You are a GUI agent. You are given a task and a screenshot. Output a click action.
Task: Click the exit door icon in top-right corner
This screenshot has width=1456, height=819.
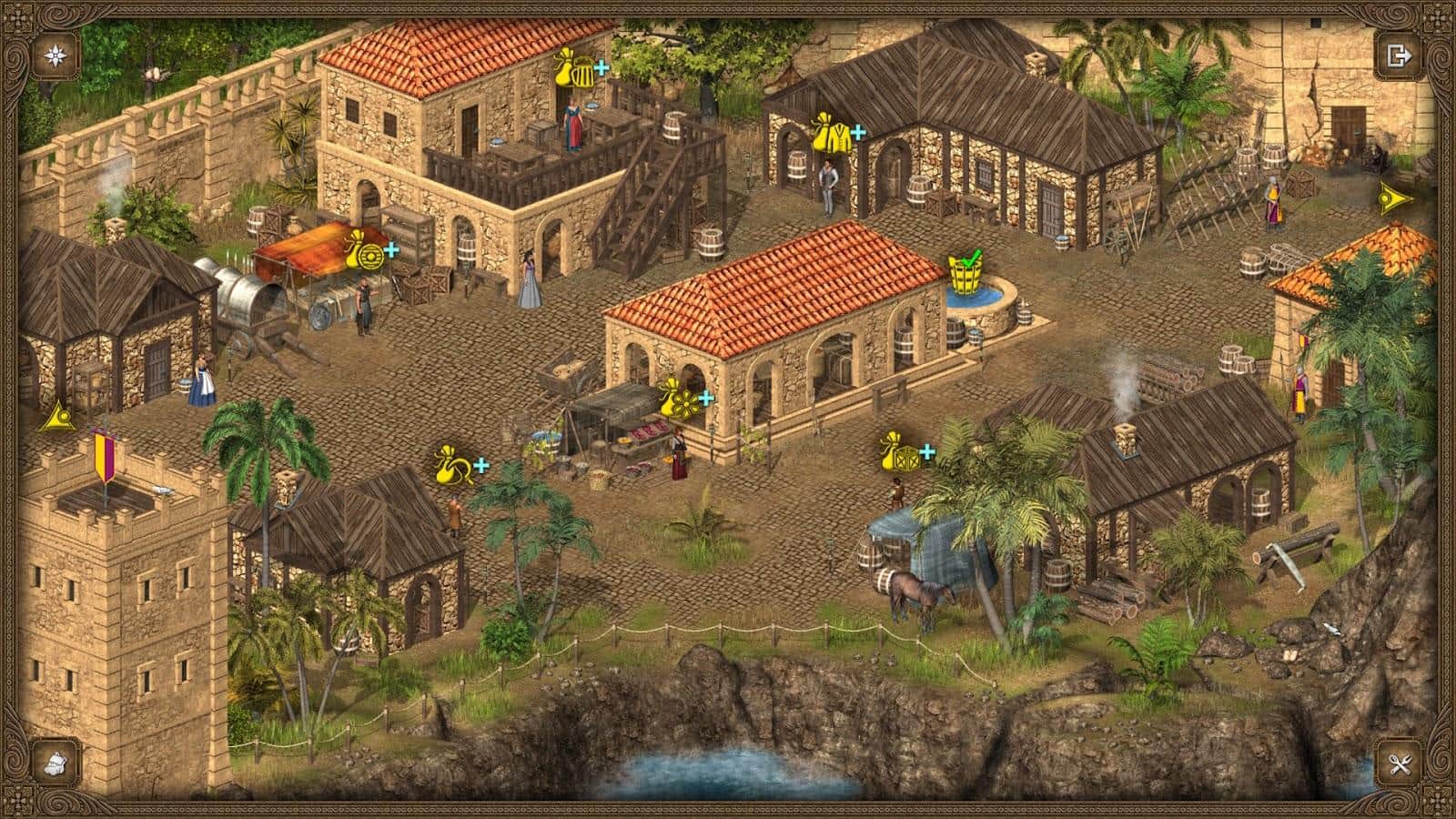coord(1399,55)
